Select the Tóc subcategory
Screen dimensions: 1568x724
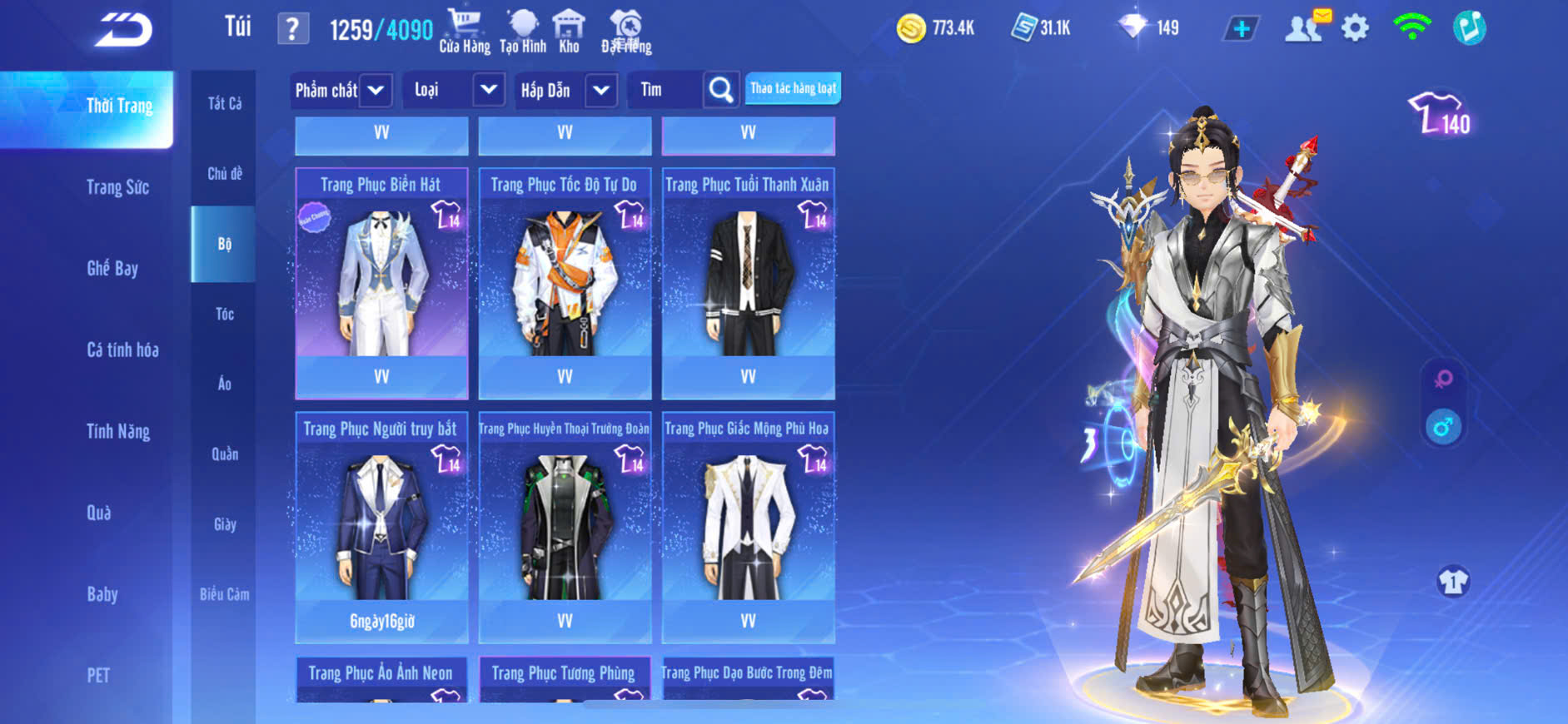click(x=224, y=314)
